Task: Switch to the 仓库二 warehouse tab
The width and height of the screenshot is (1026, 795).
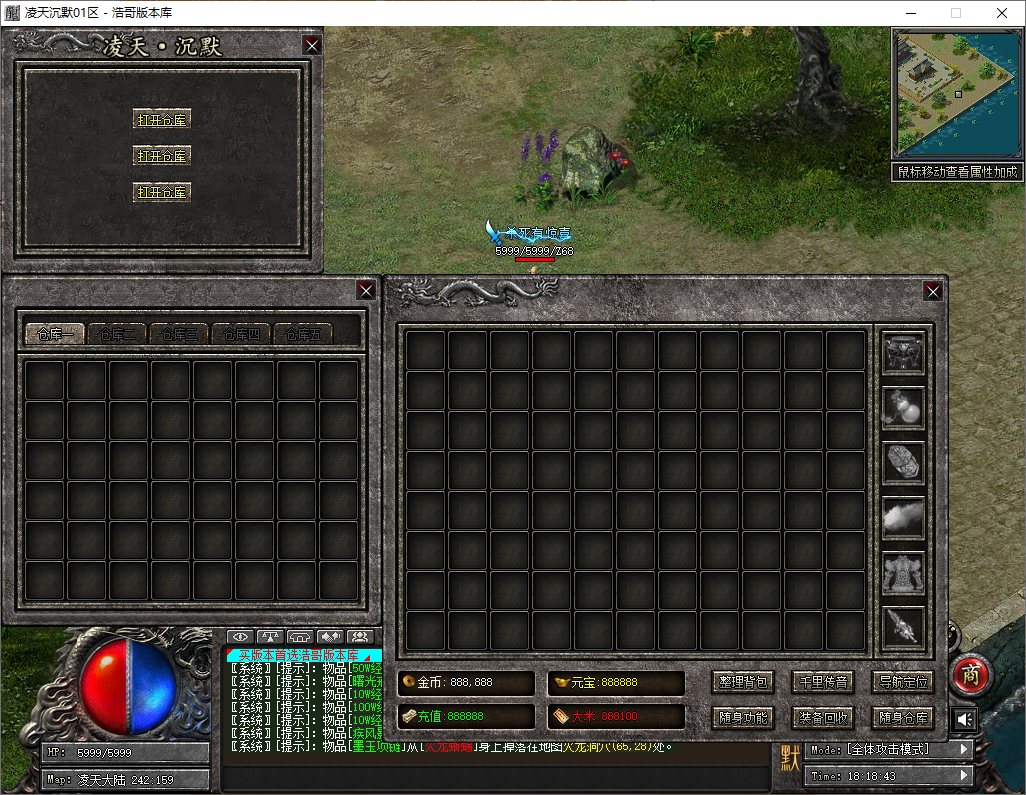Action: click(x=118, y=334)
